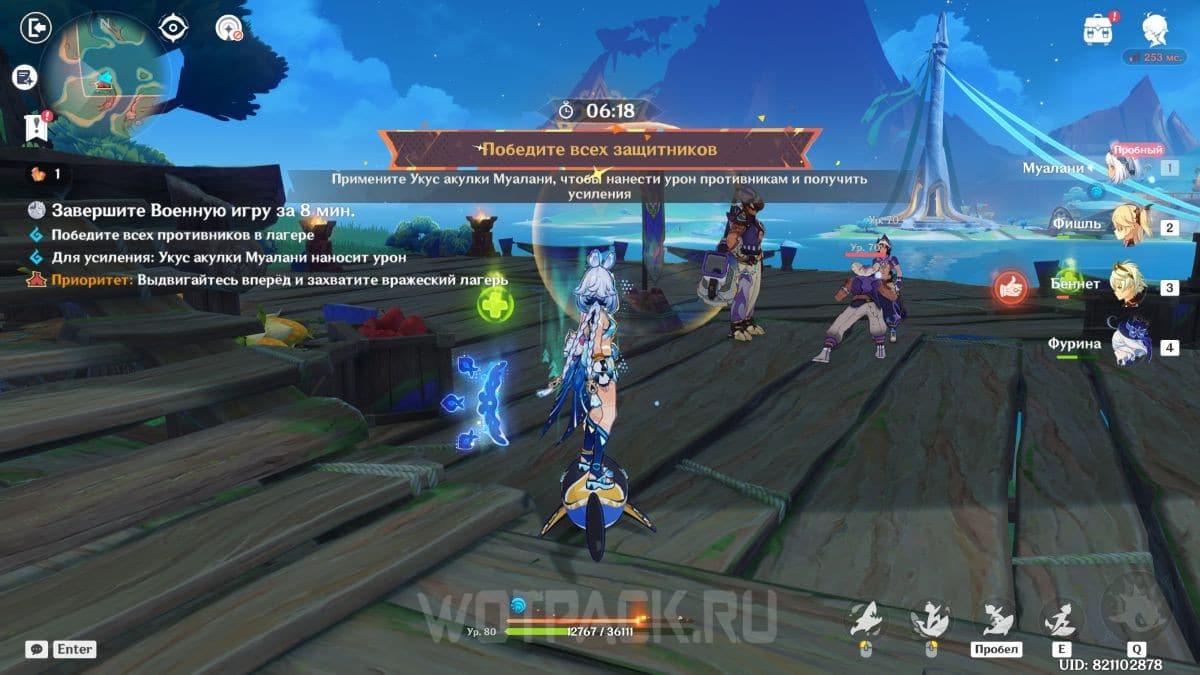Toggle the eye icon beside the minimap
The width and height of the screenshot is (1200, 675).
point(173,28)
